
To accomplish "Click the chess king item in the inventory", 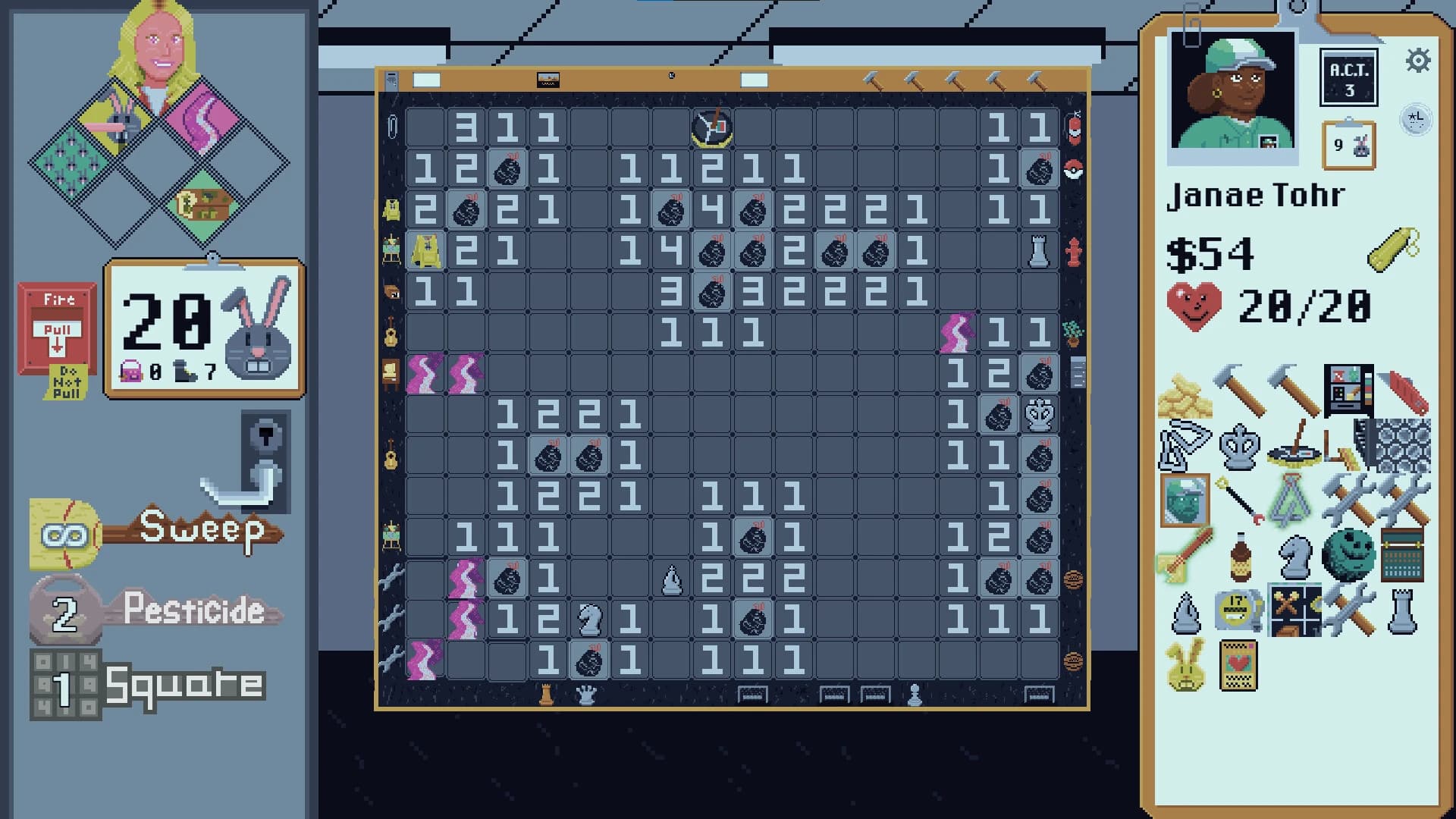I will coord(1238,447).
